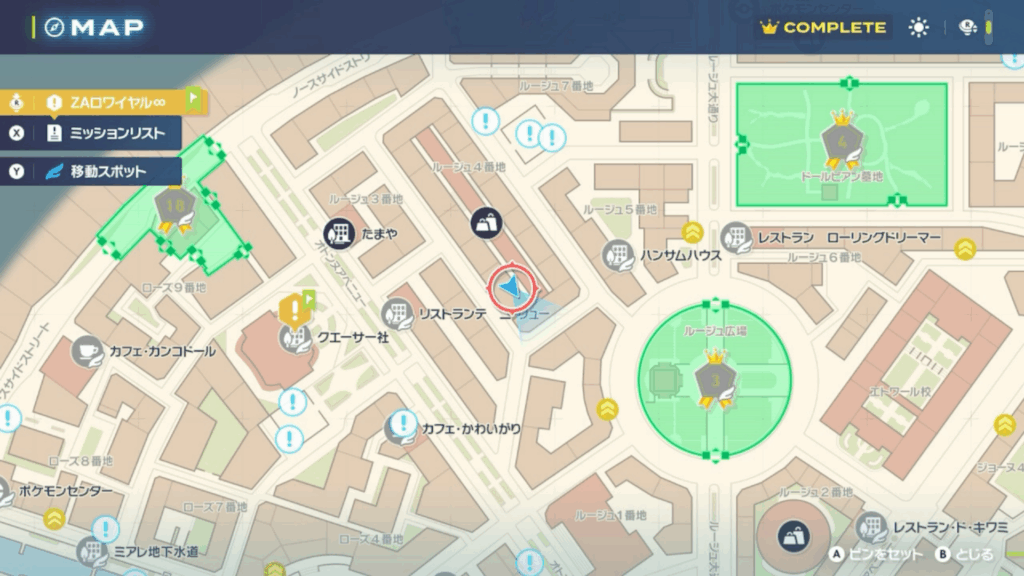1024x576 pixels.
Task: Toggle the sun daytime icon
Action: 918,27
